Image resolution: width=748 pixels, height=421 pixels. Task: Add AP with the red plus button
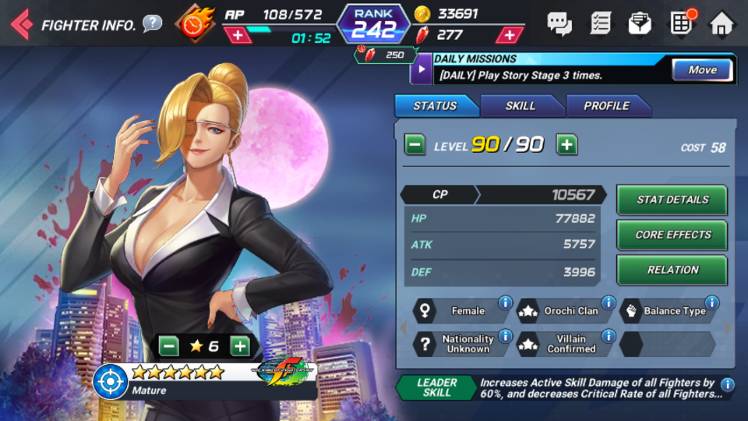tap(236, 36)
